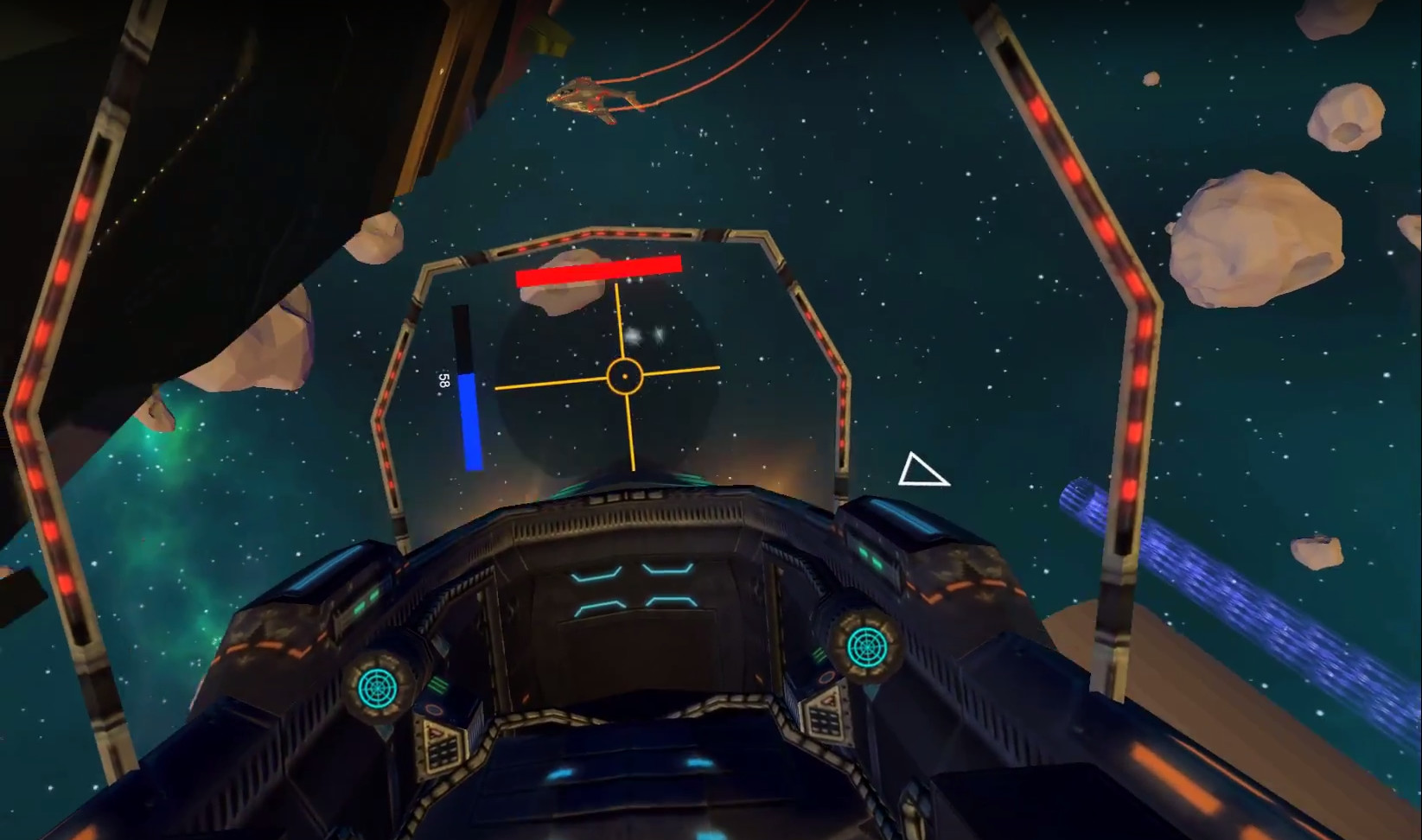Click the right turret's cyan targeting dial
1422x840 pixels.
867,646
